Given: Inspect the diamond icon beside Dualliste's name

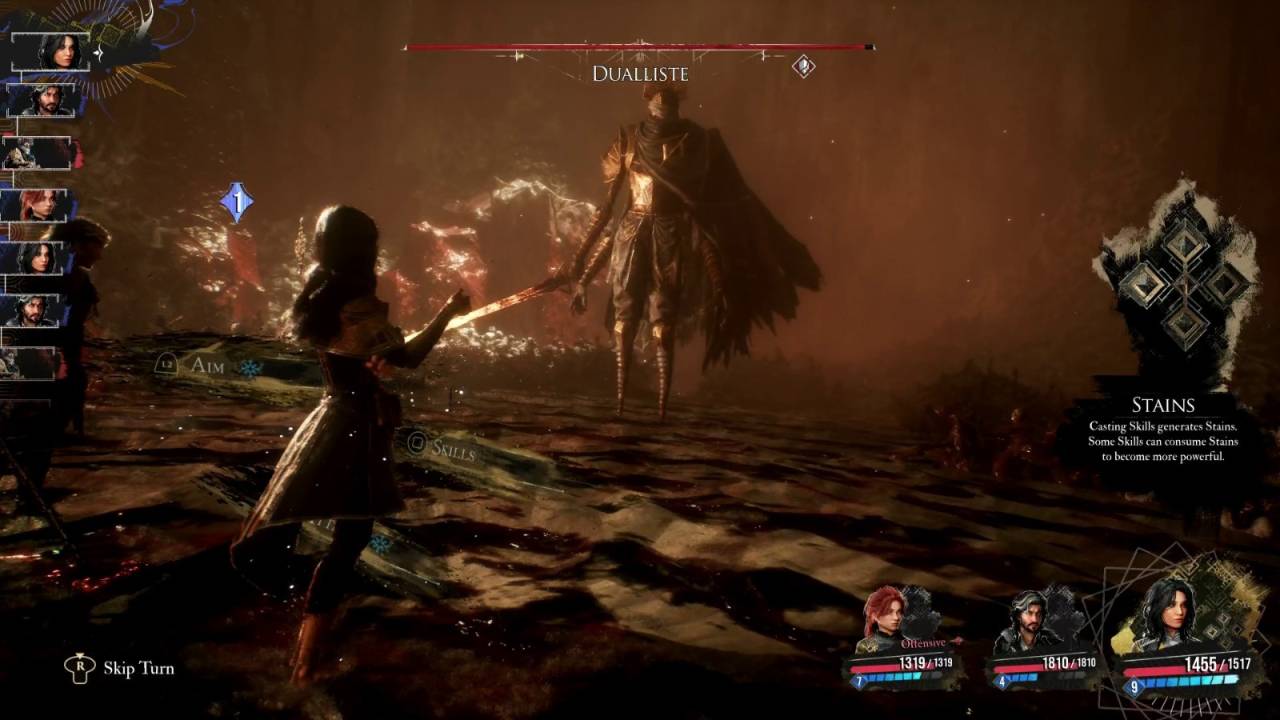Looking at the screenshot, I should click(803, 67).
